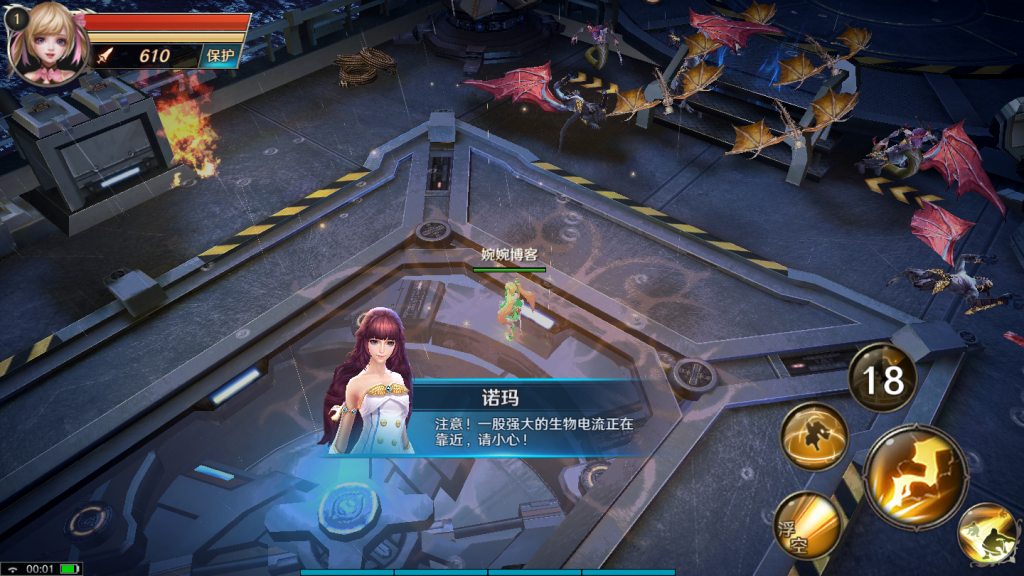Screen dimensions: 1024x576
Task: Tap the 保护 protection button
Action: coord(221,56)
